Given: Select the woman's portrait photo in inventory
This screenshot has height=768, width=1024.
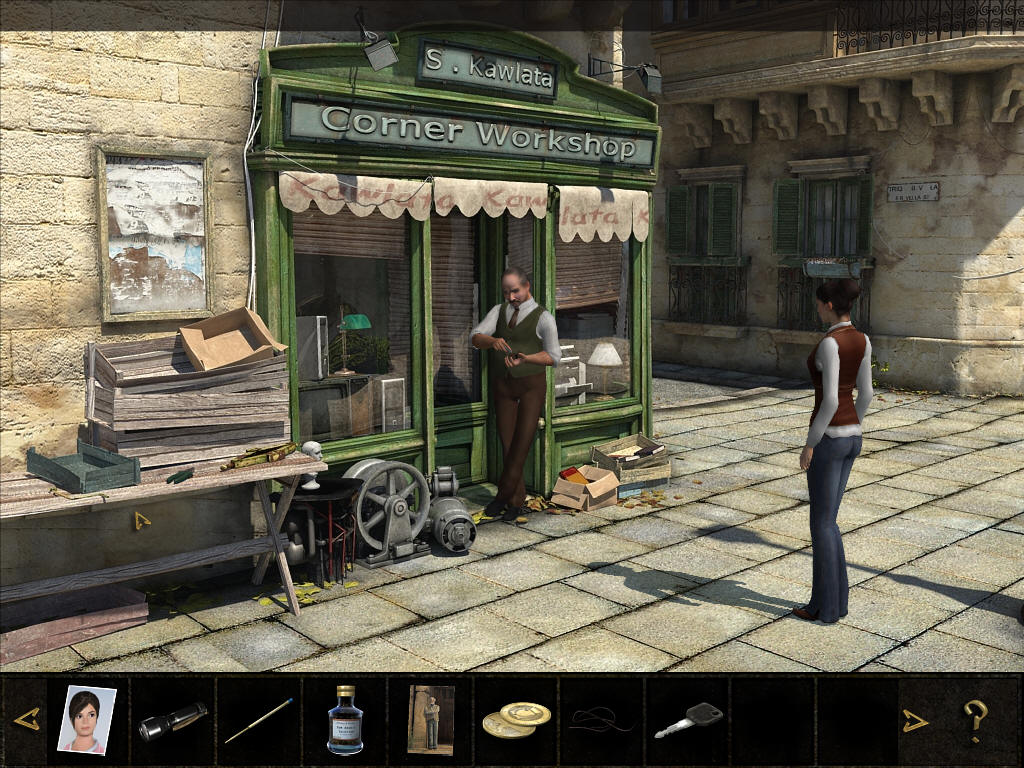Looking at the screenshot, I should [x=86, y=719].
